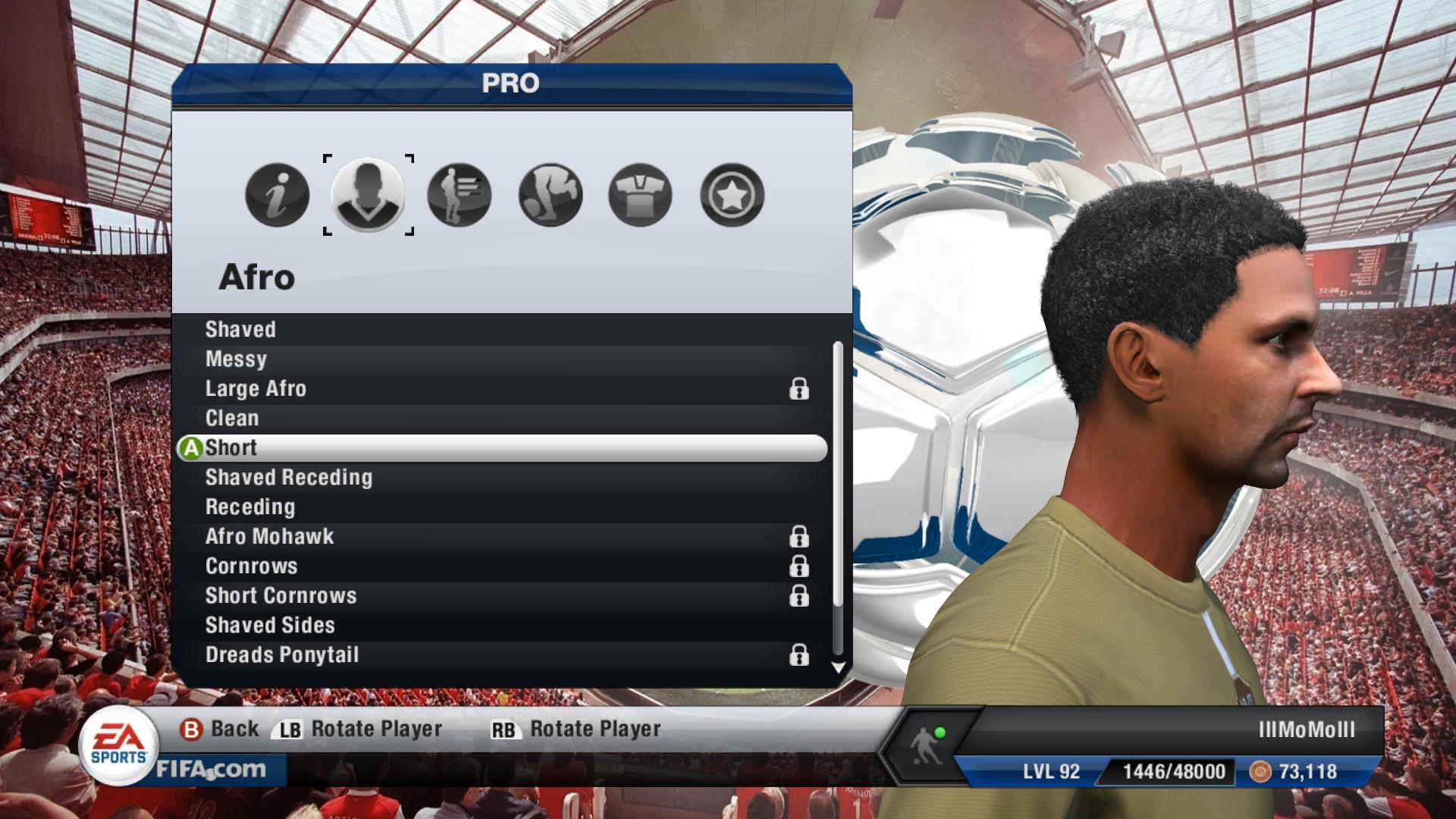The width and height of the screenshot is (1456, 819).
Task: Click the scroll-down arrow of the hairstyle list
Action: pos(838,668)
